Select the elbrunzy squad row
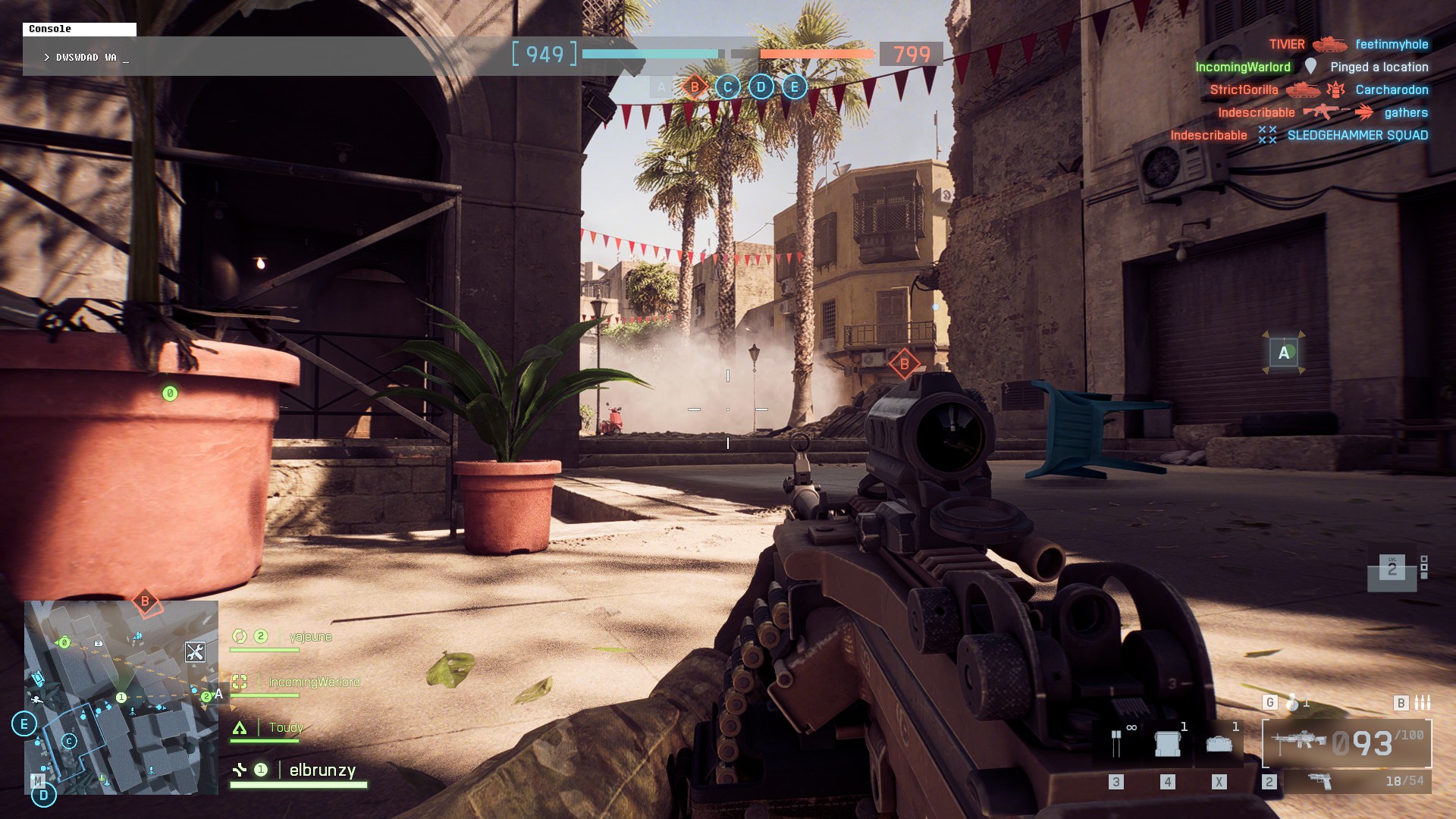The image size is (1456, 819). point(322,770)
